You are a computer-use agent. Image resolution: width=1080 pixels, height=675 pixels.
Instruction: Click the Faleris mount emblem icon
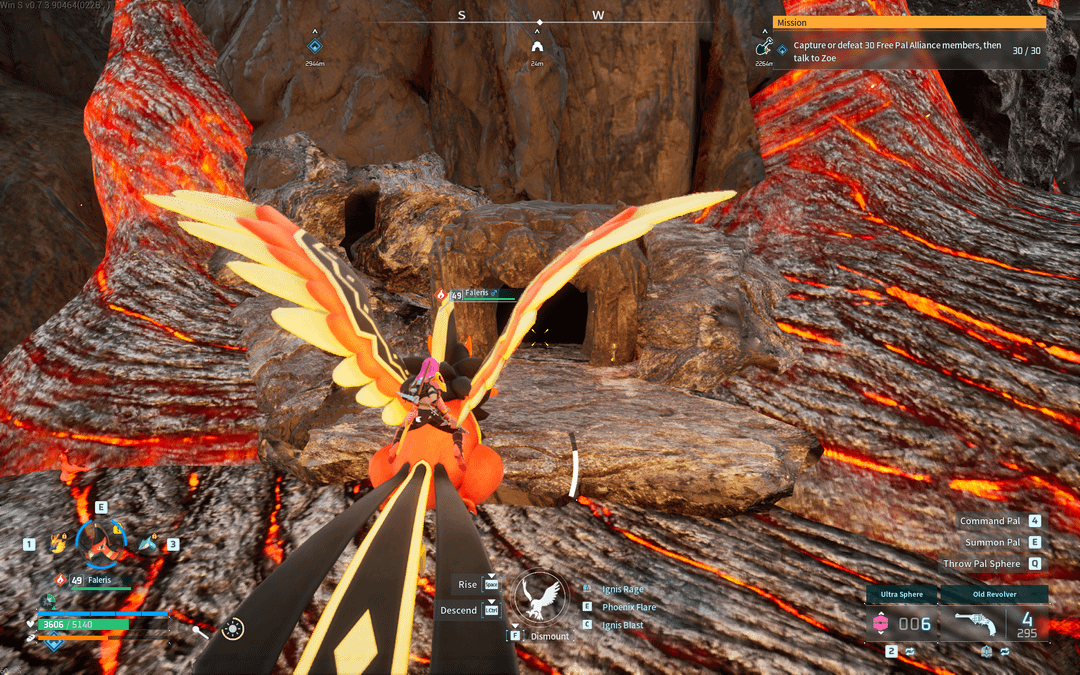(541, 598)
